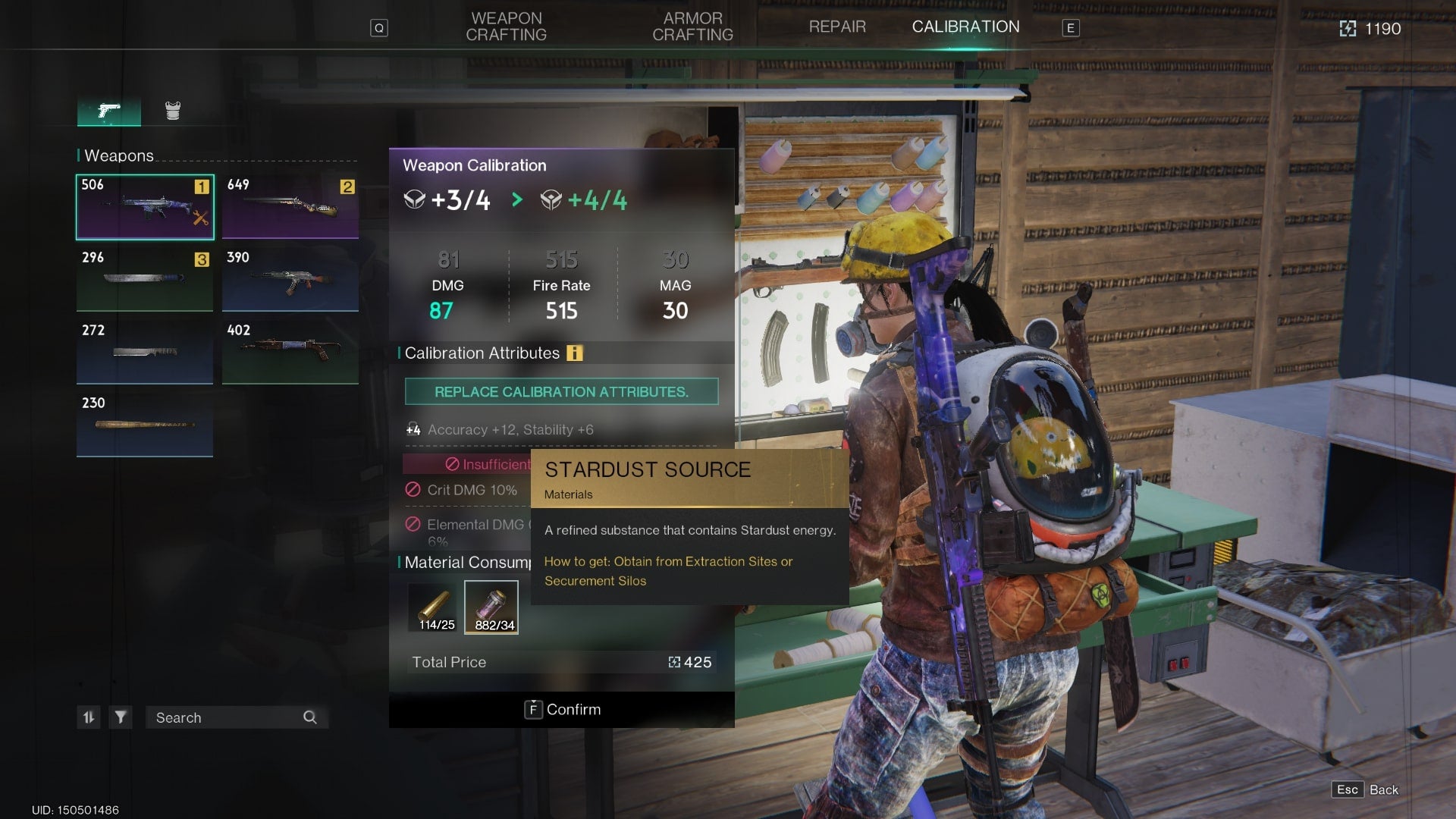Pick the 230 baseball bat
Viewport: 1456px width, 819px height.
click(145, 425)
